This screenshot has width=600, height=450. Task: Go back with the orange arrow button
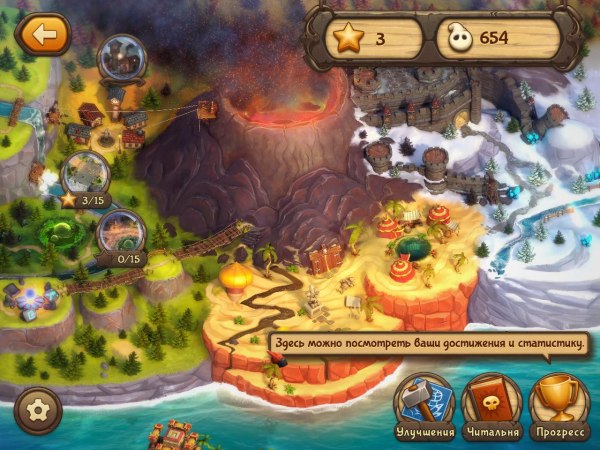(42, 35)
